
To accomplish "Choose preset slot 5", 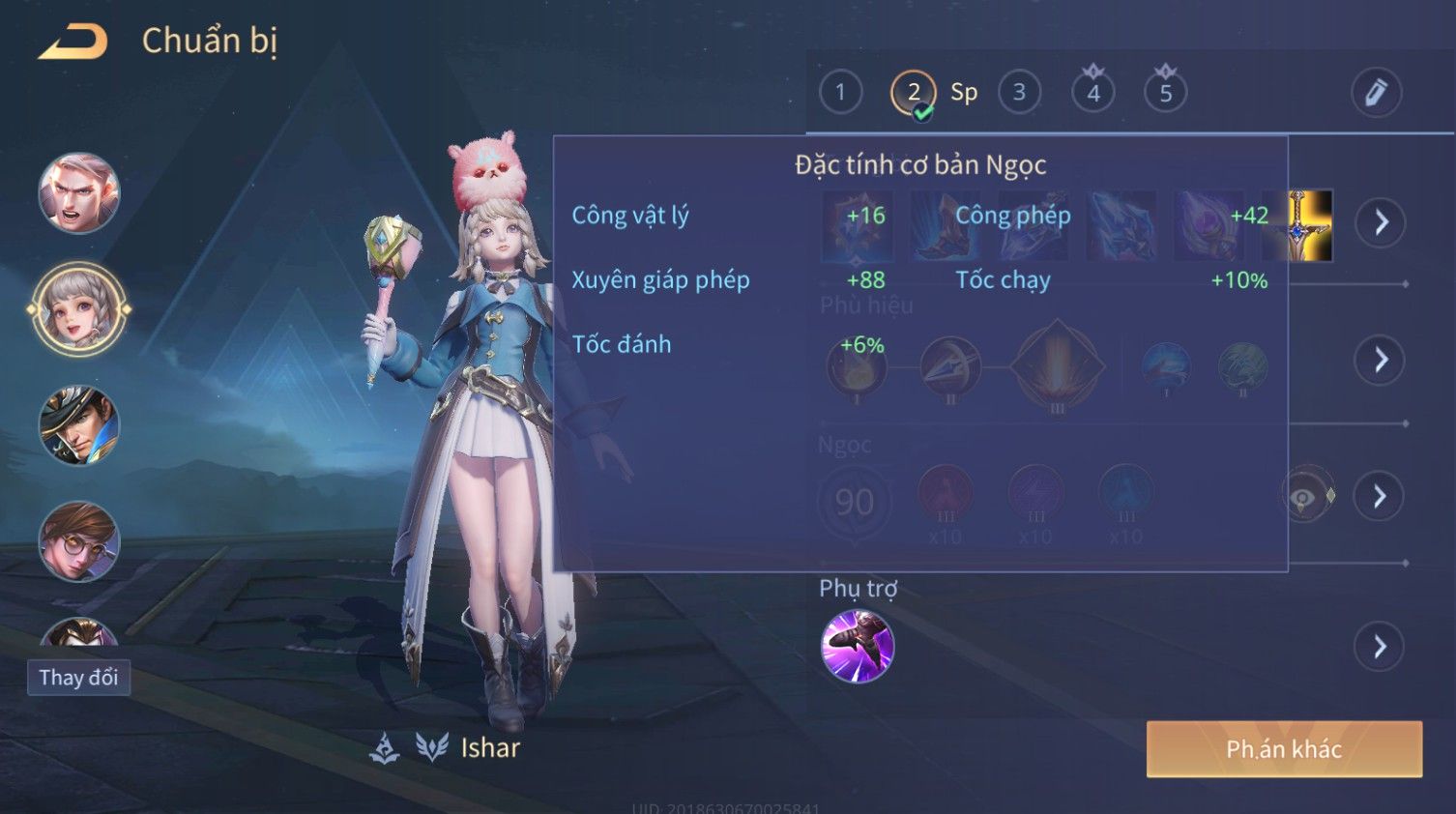I will tap(1165, 93).
